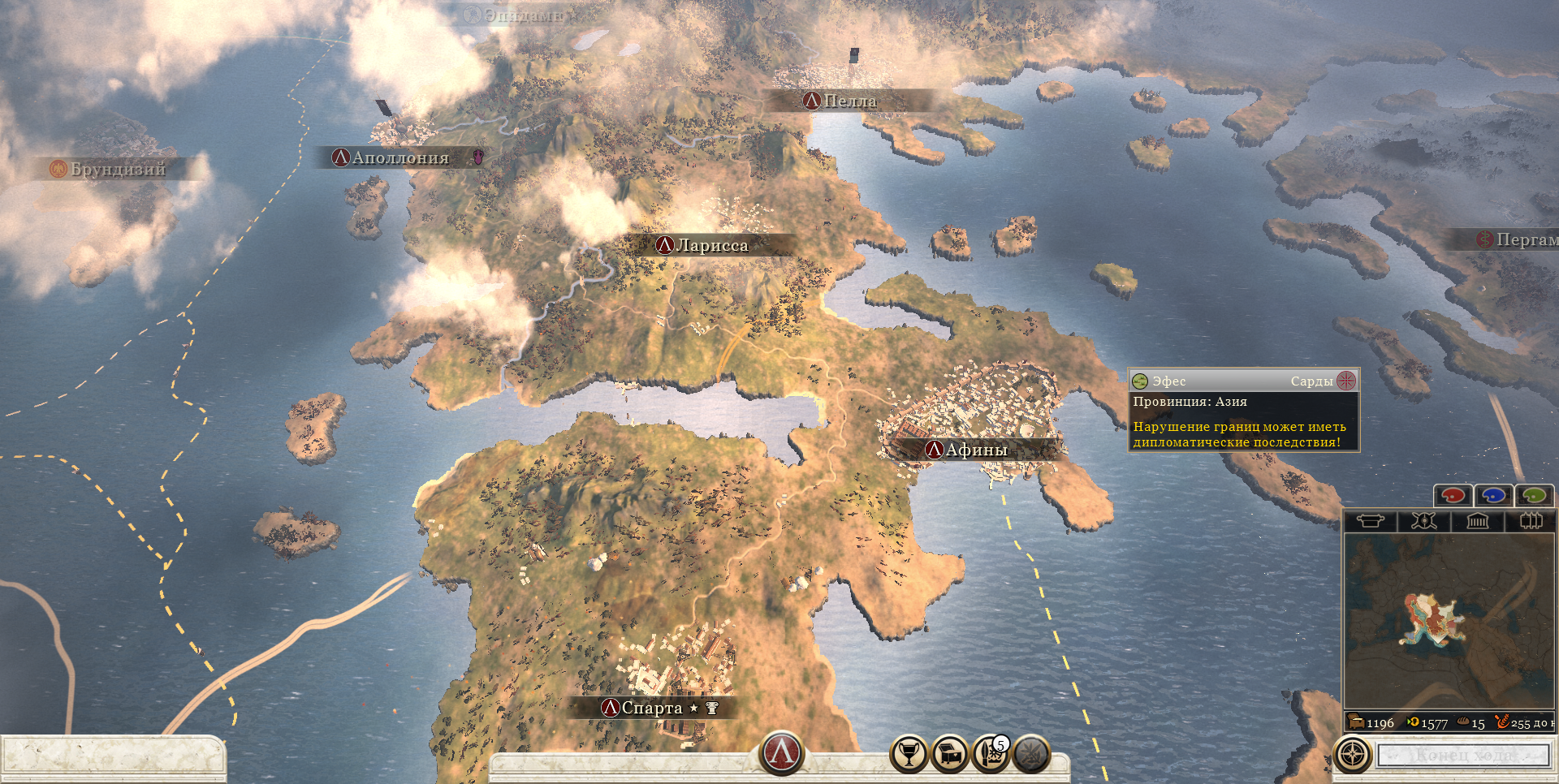Select the Аполлония settlement label
1559x784 pixels.
click(399, 157)
